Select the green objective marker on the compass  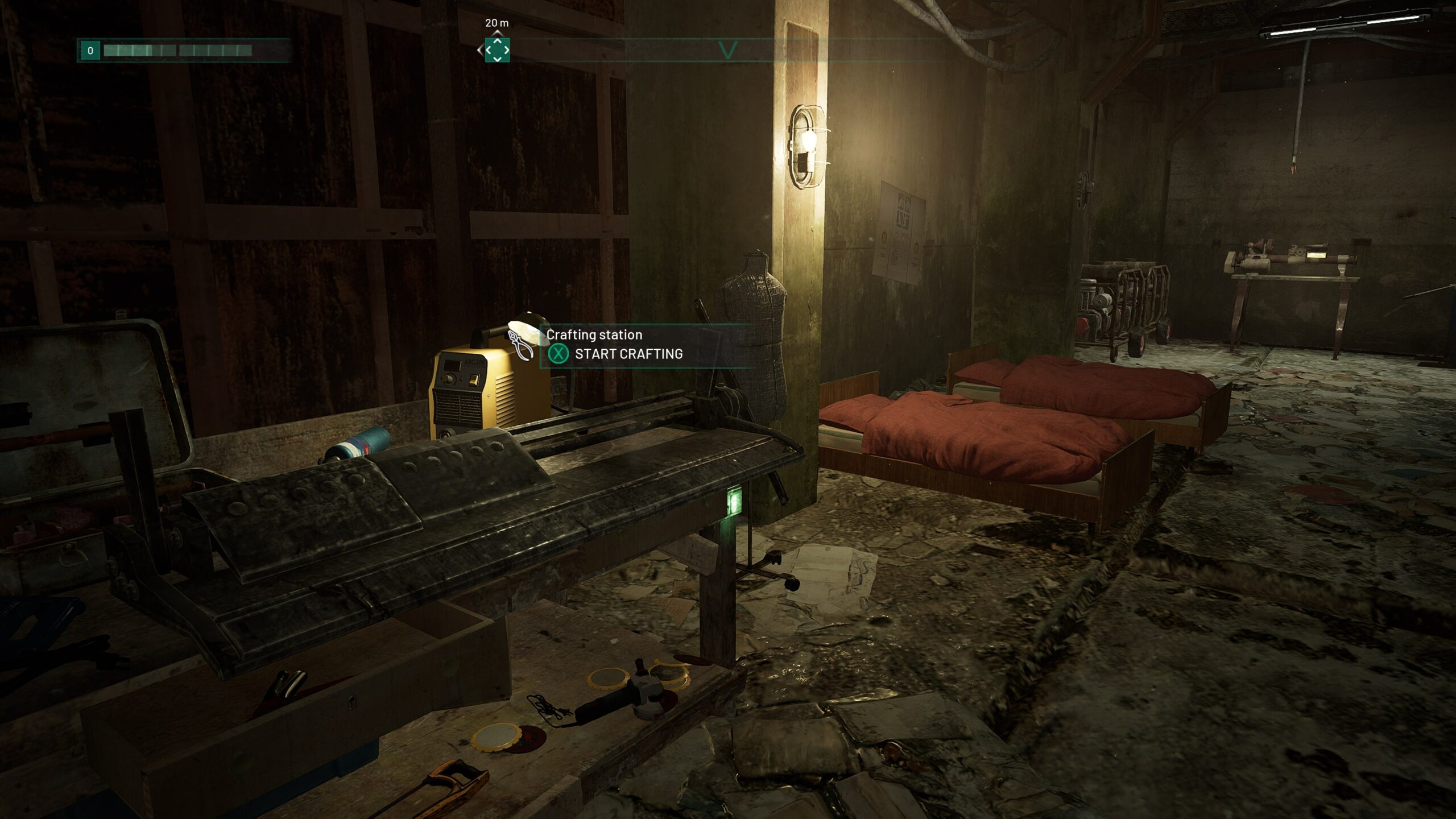[497, 50]
